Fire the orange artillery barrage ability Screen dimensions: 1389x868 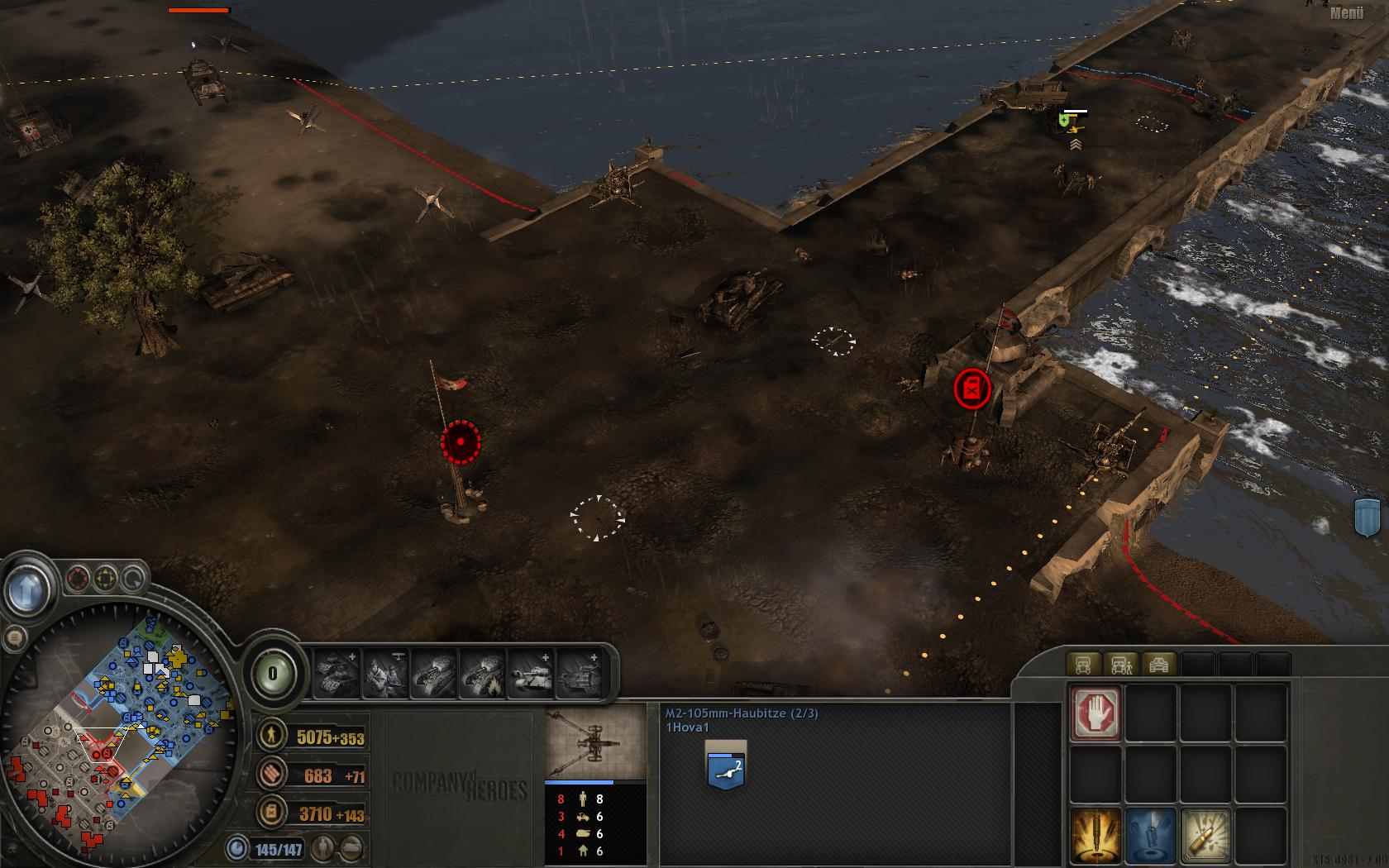[x=1095, y=835]
